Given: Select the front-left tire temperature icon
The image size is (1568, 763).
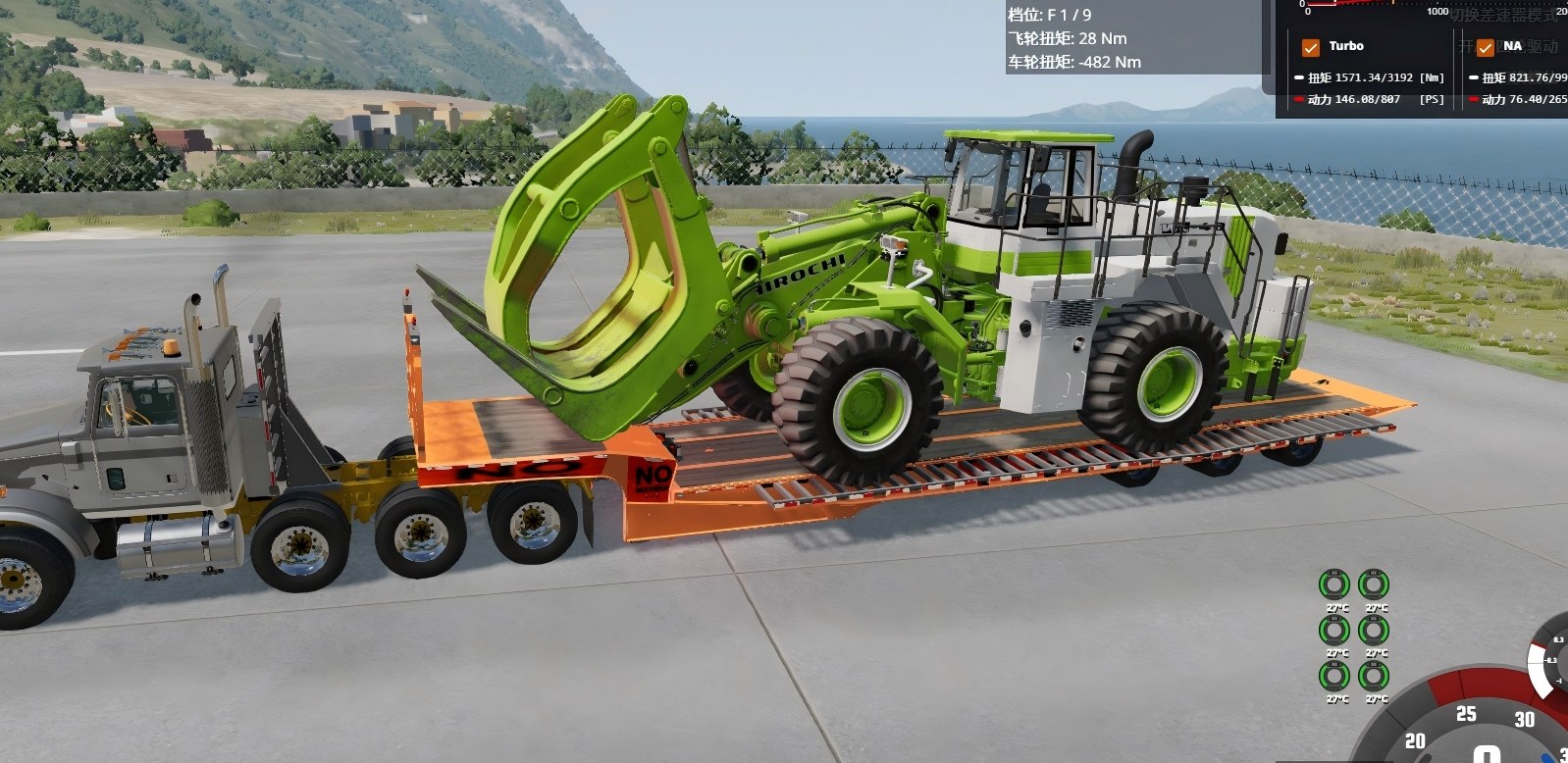Looking at the screenshot, I should click(x=1334, y=585).
